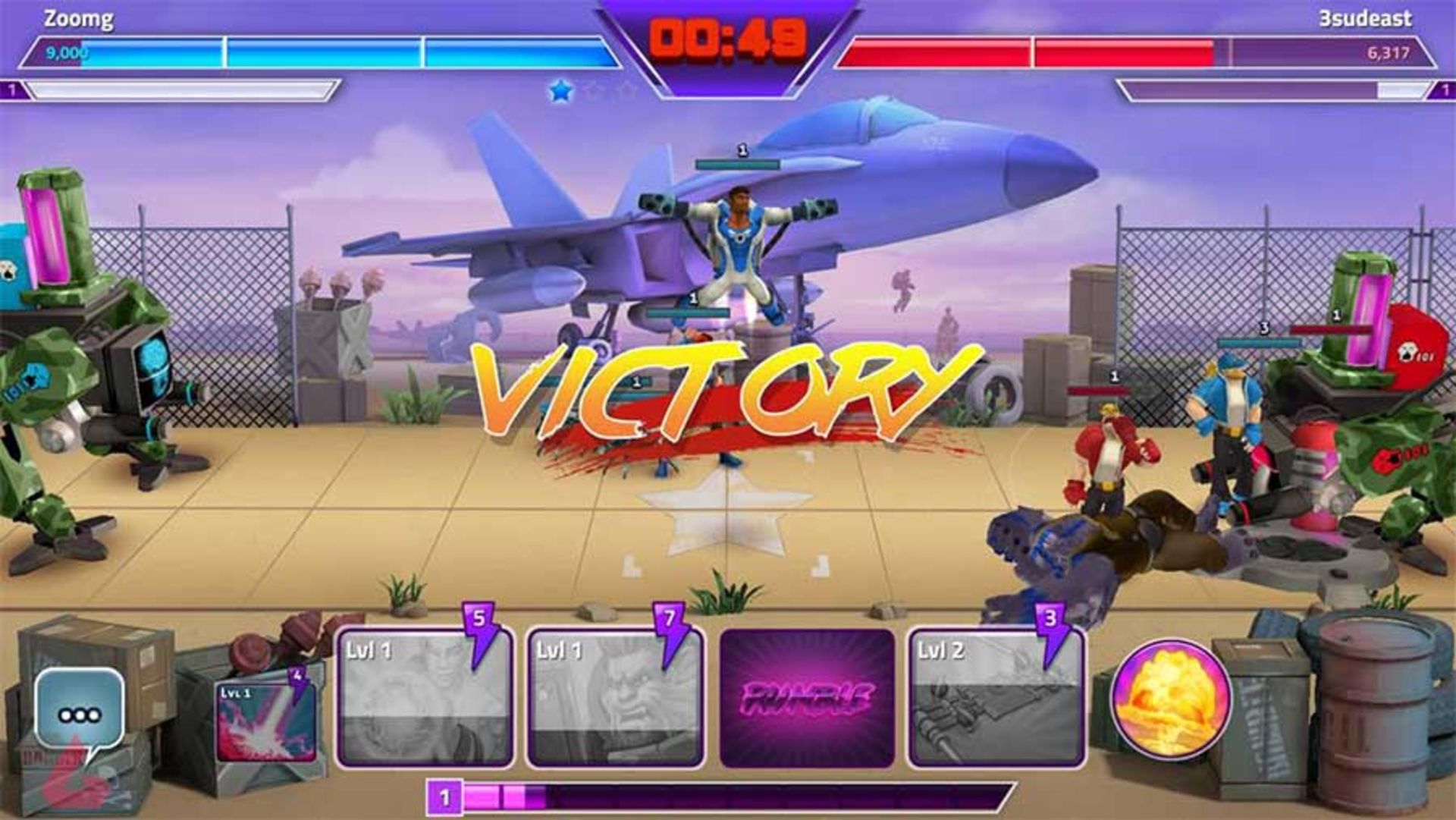Image resolution: width=1456 pixels, height=820 pixels.
Task: Tap the chat bubble icon
Action: click(80, 706)
